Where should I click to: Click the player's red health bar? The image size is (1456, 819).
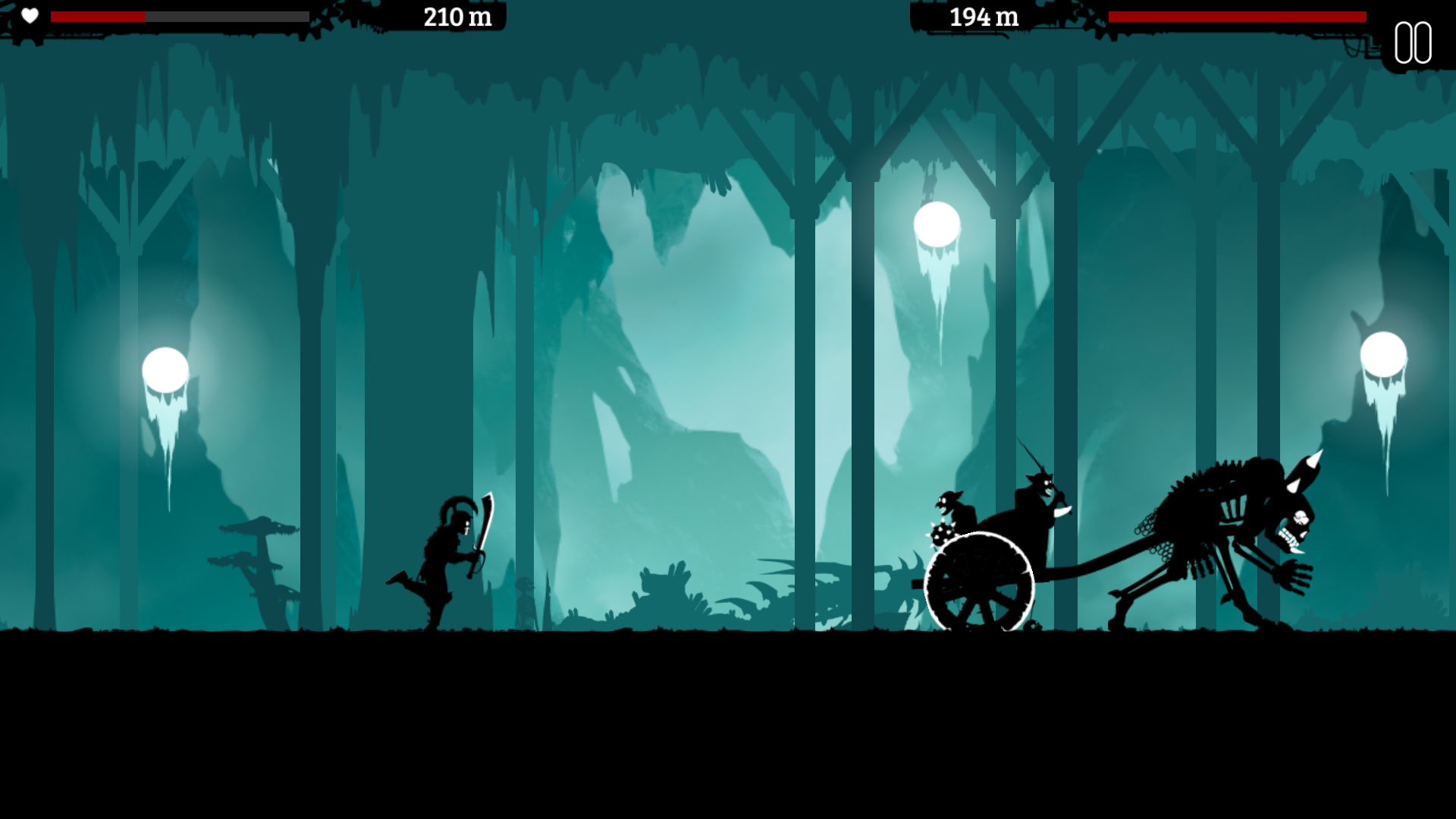tap(99, 15)
